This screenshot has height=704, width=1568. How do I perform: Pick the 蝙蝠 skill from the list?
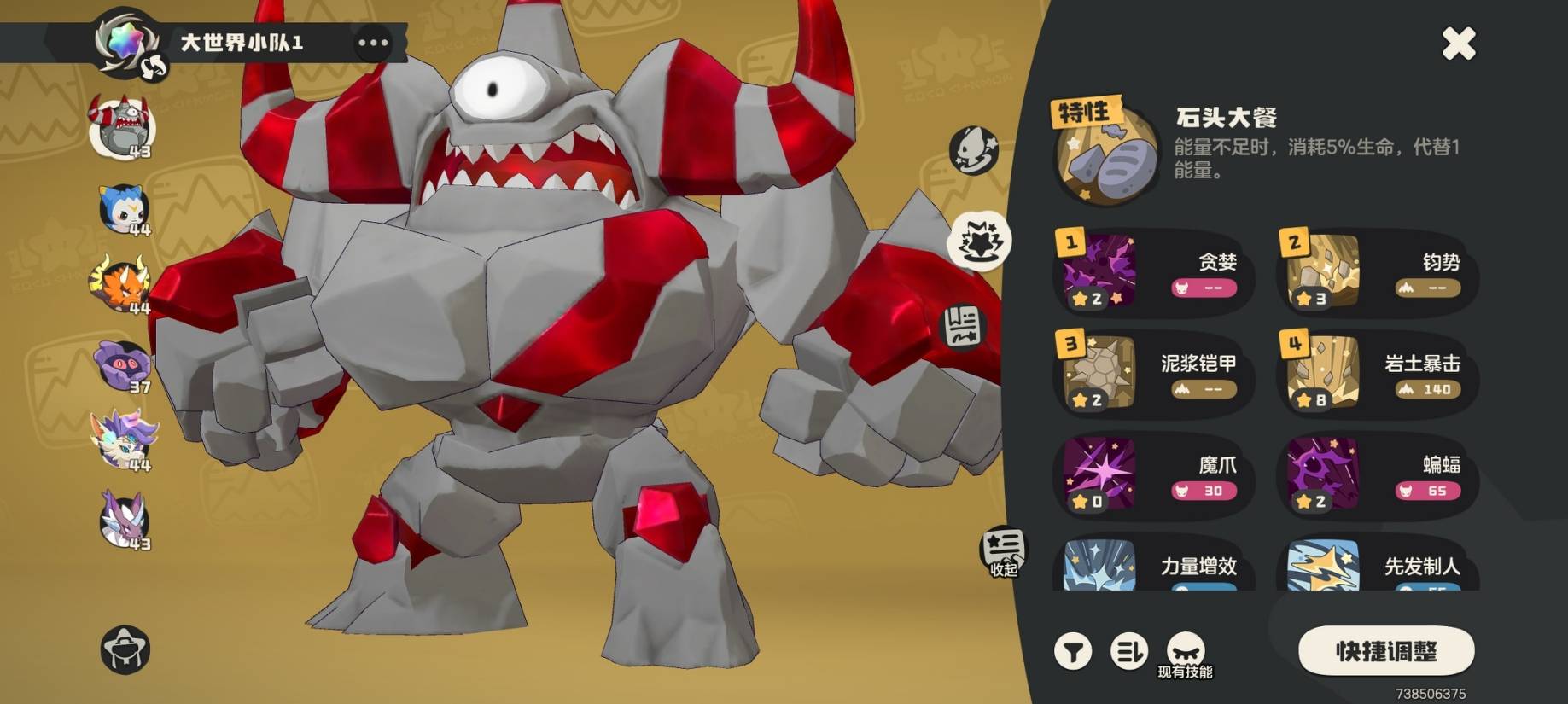coord(1378,475)
